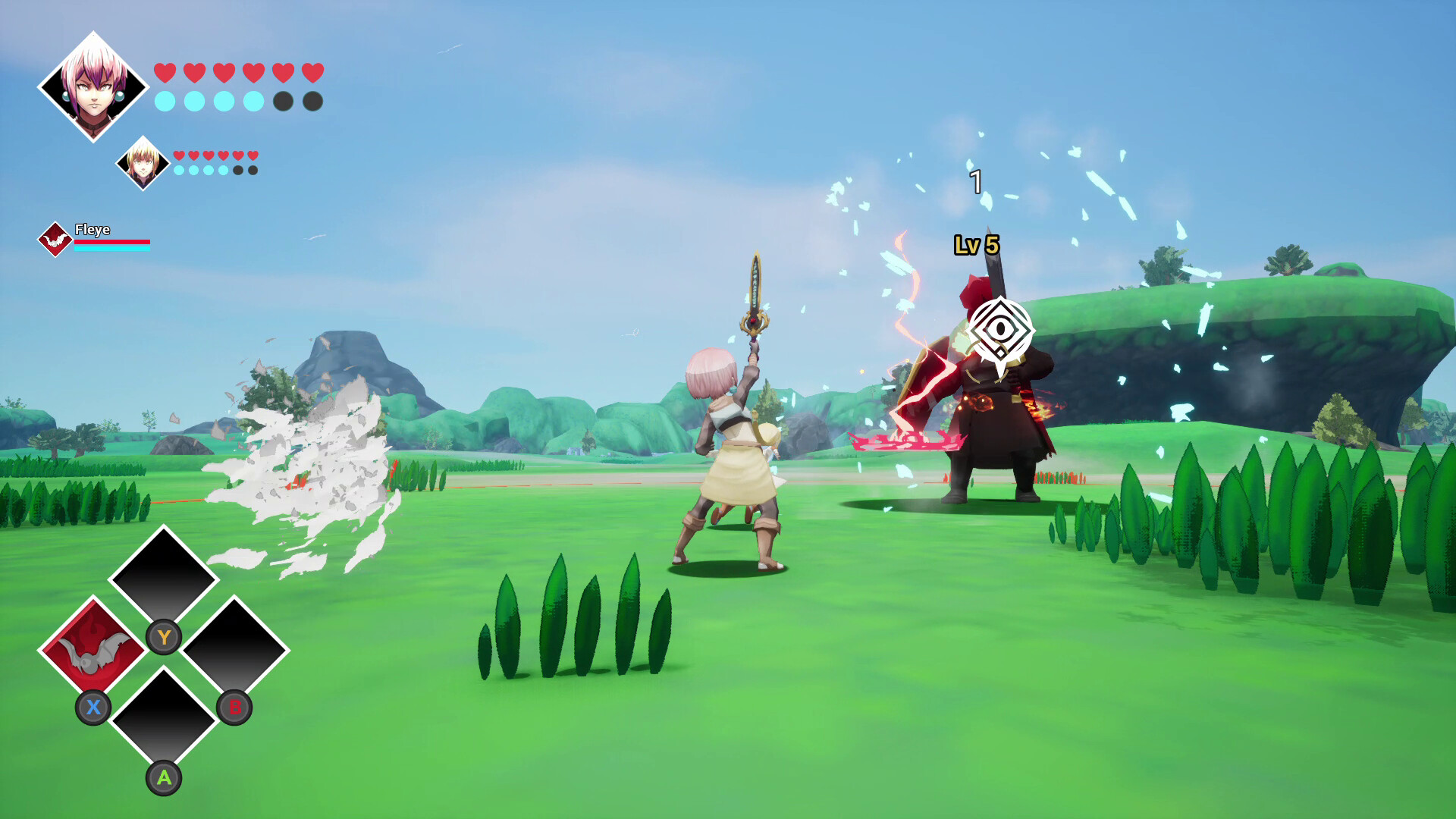Click the Fleye name label
The image size is (1456, 819).
click(x=93, y=229)
